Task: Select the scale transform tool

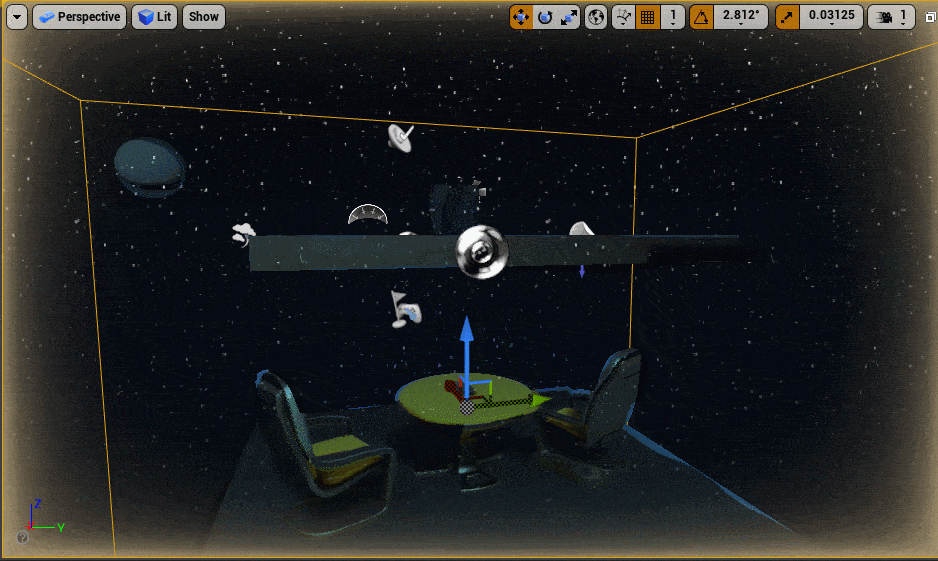Action: 568,17
